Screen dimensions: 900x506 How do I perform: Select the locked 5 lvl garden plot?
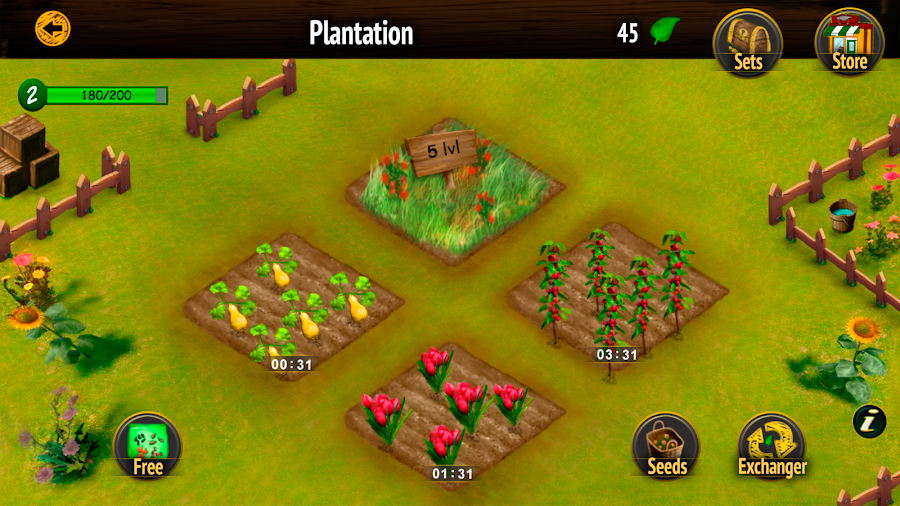[x=454, y=189]
